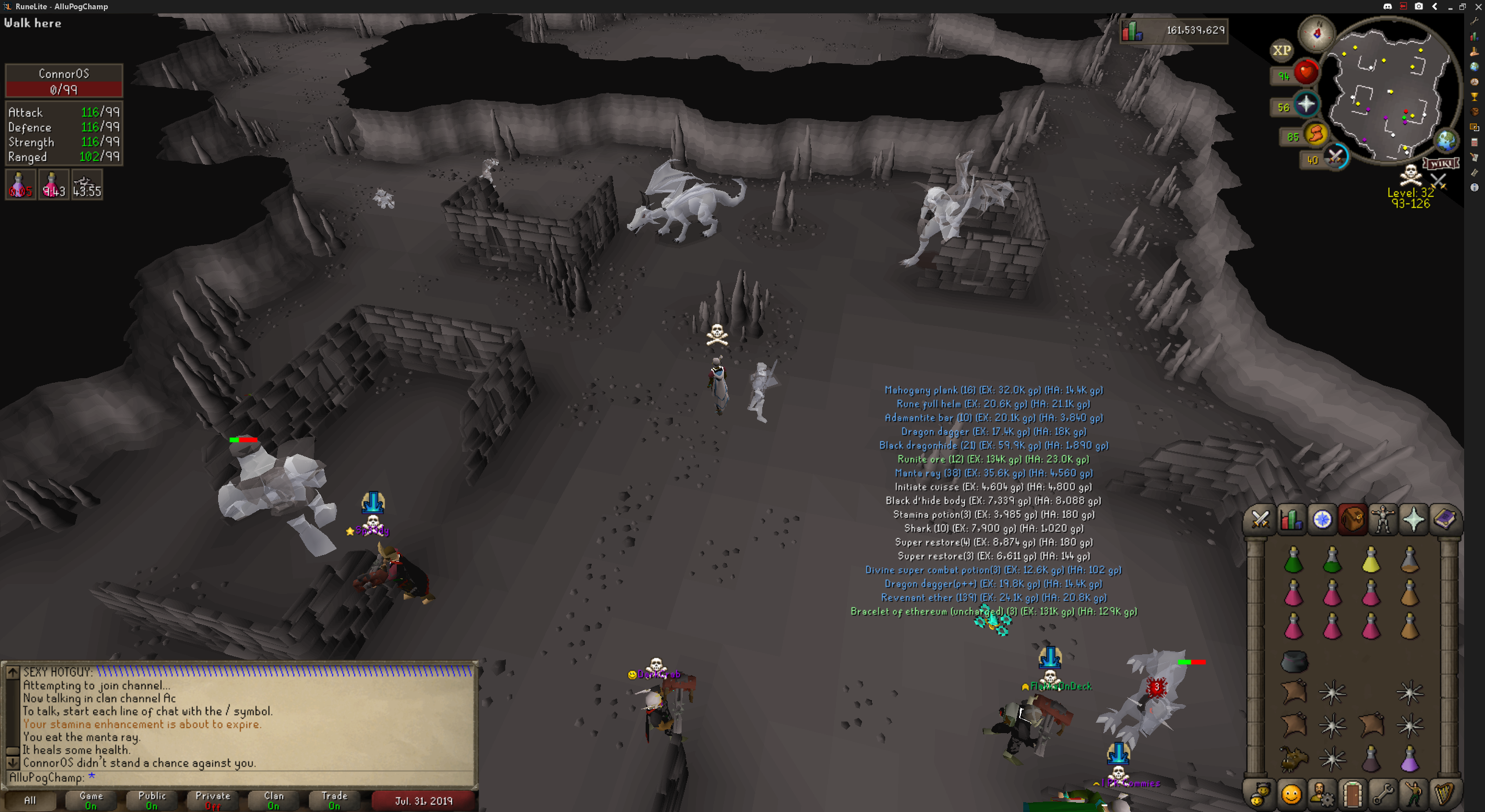Open the Music player harp tab
The height and width of the screenshot is (812, 1485).
pos(1444,795)
